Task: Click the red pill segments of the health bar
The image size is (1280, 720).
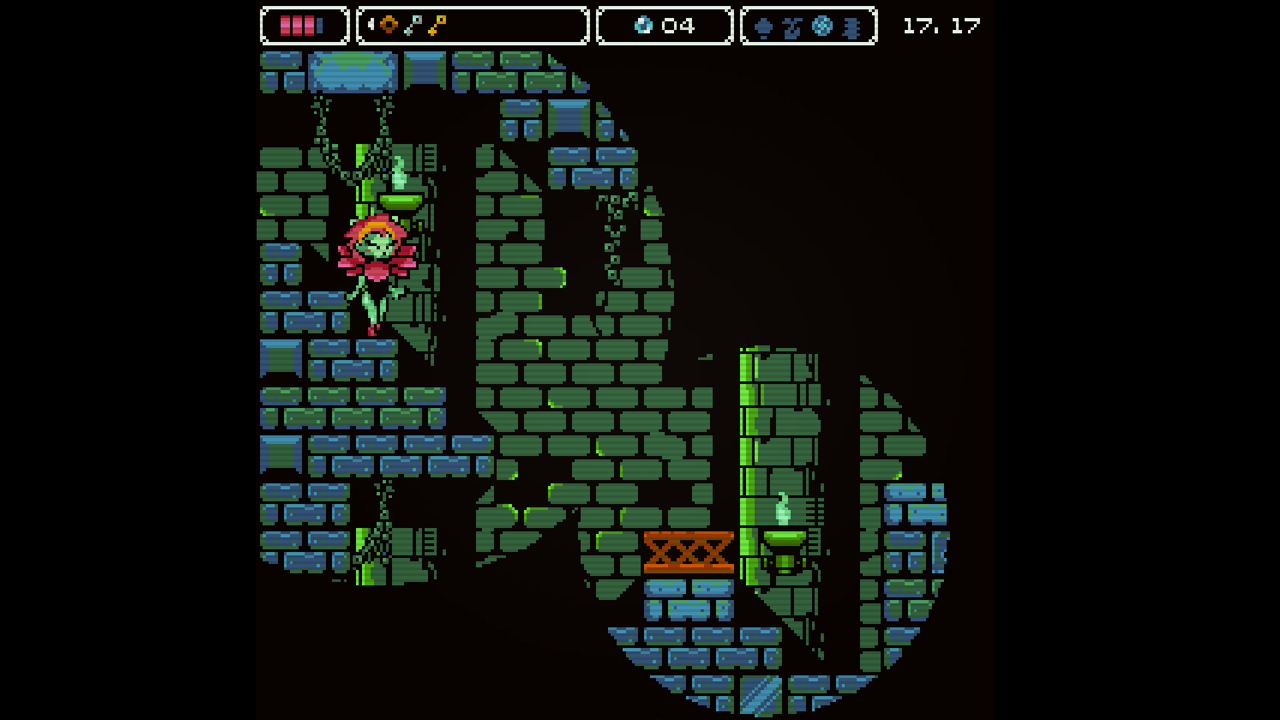Action: 298,26
